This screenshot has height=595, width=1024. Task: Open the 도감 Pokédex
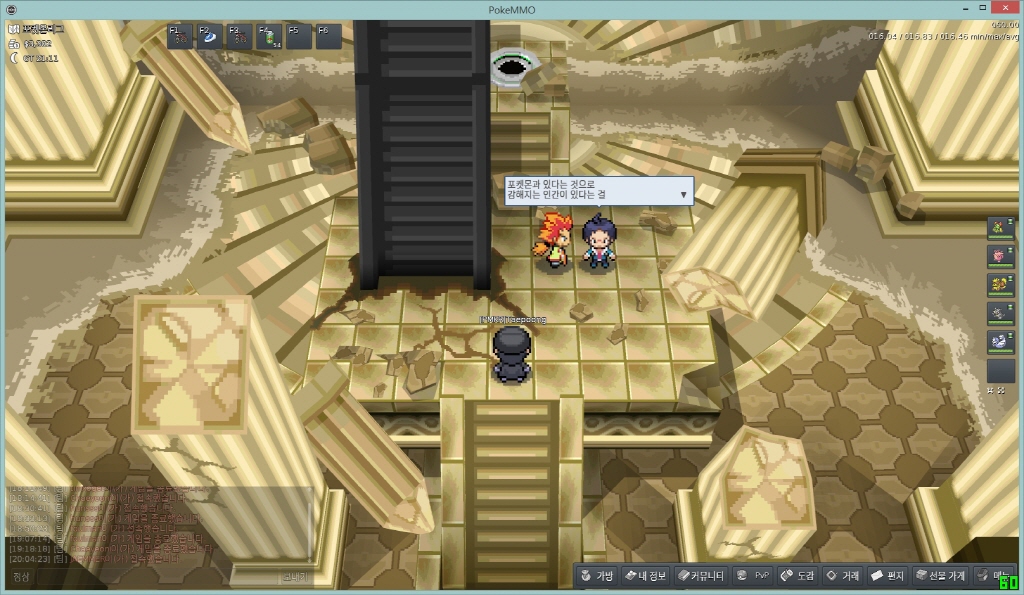click(x=797, y=576)
